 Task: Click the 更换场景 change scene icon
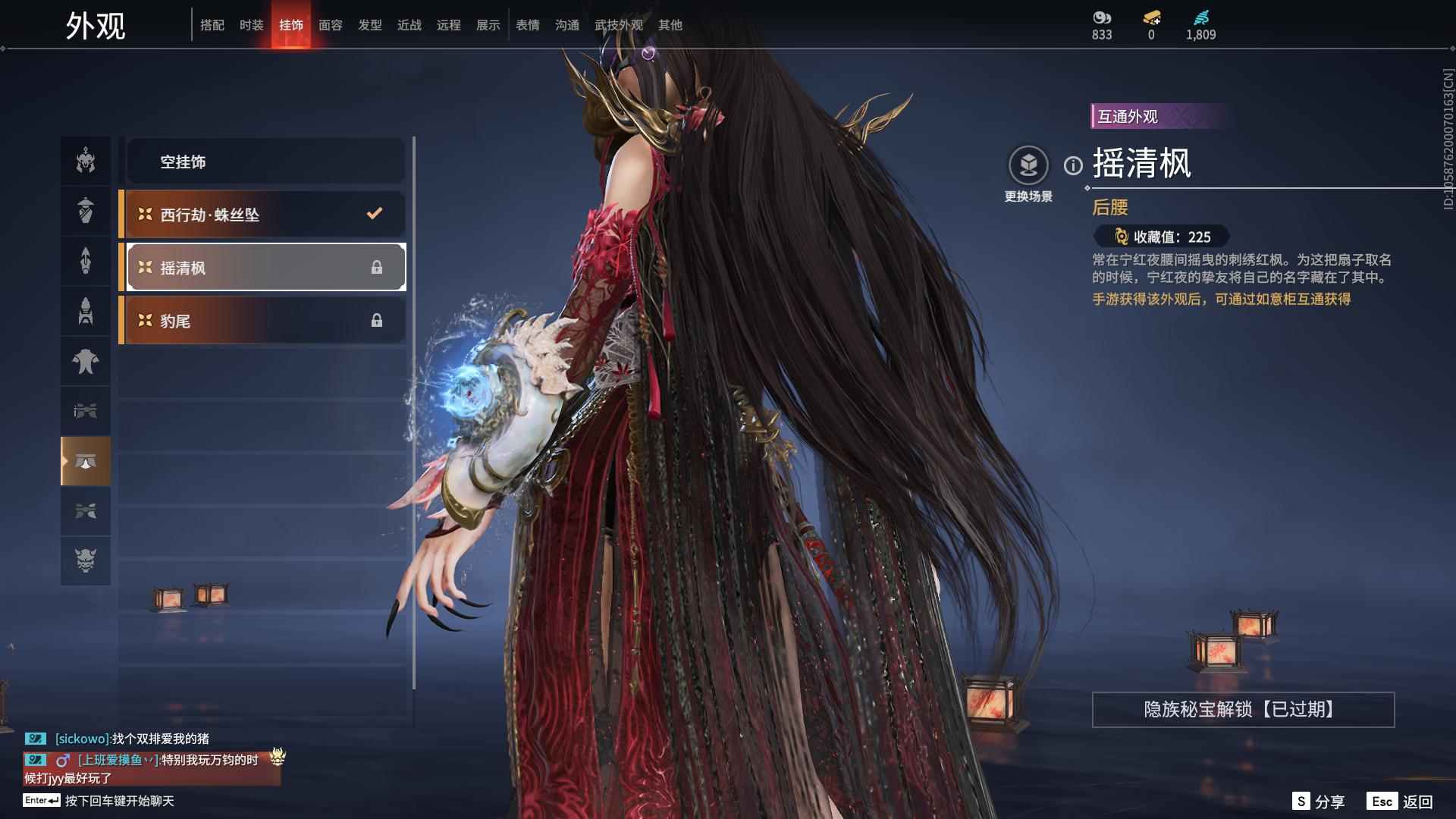coord(1029,163)
